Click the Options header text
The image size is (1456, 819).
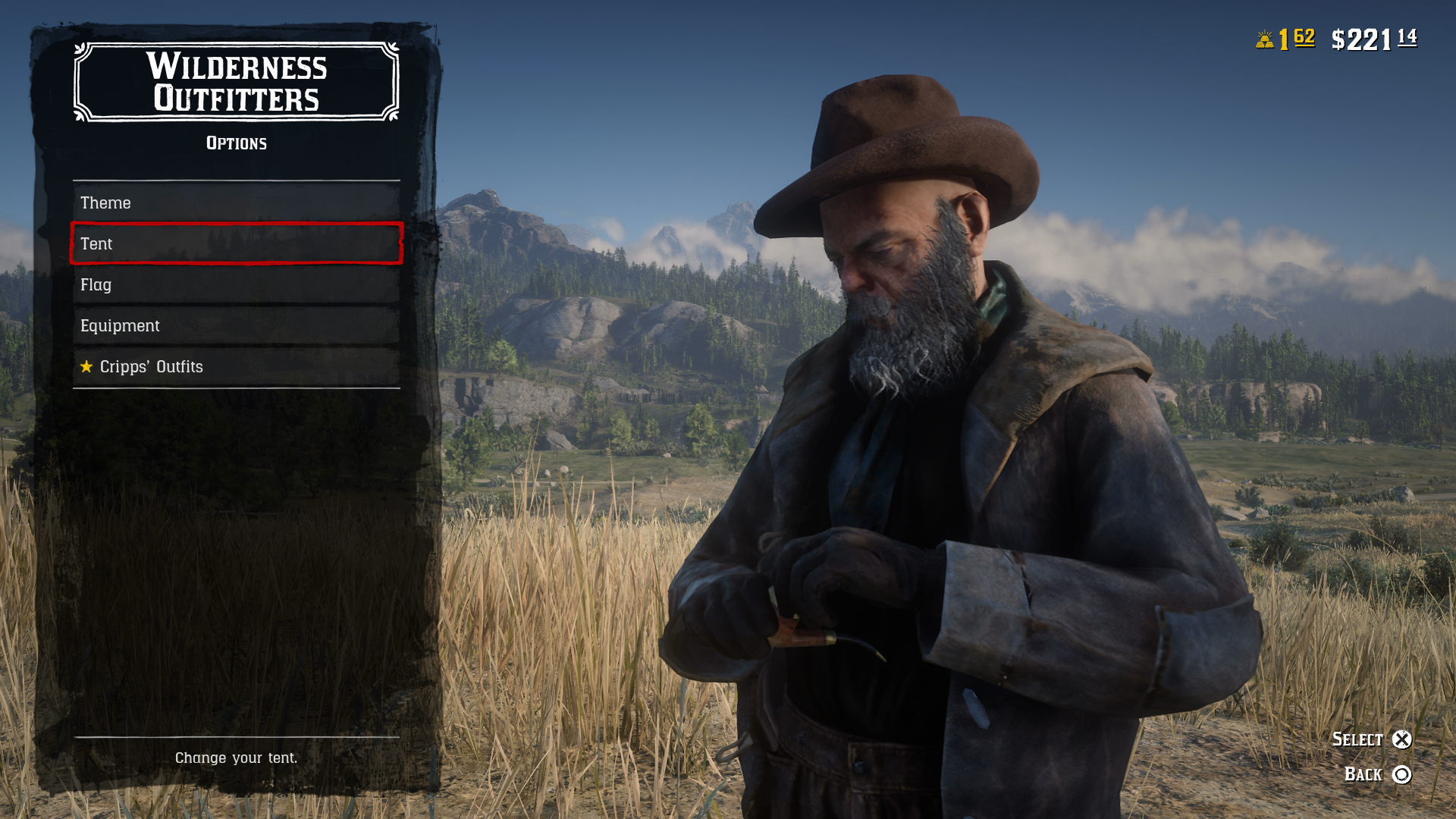tap(236, 143)
